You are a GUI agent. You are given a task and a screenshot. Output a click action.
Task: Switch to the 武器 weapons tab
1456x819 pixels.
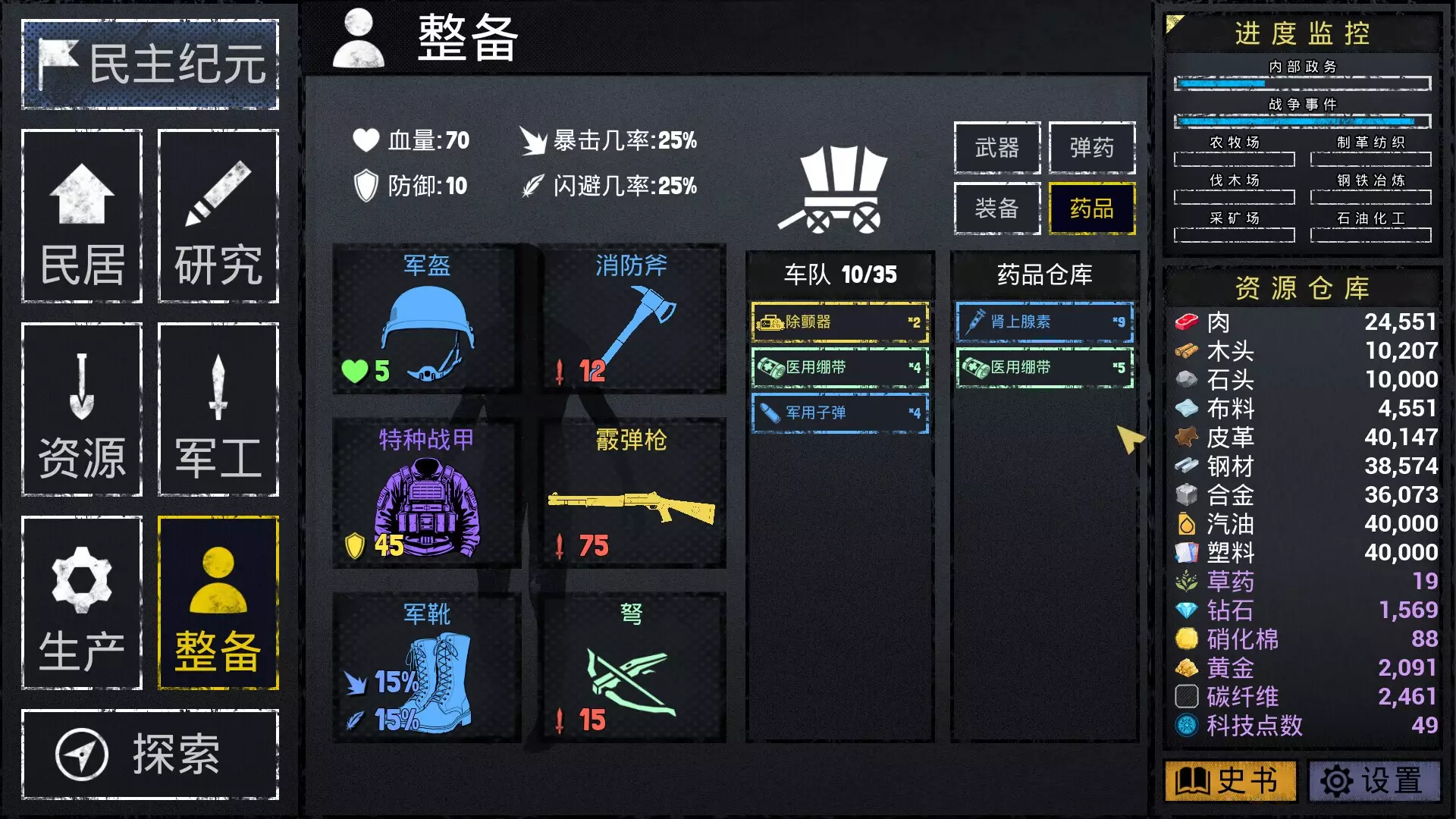point(996,149)
